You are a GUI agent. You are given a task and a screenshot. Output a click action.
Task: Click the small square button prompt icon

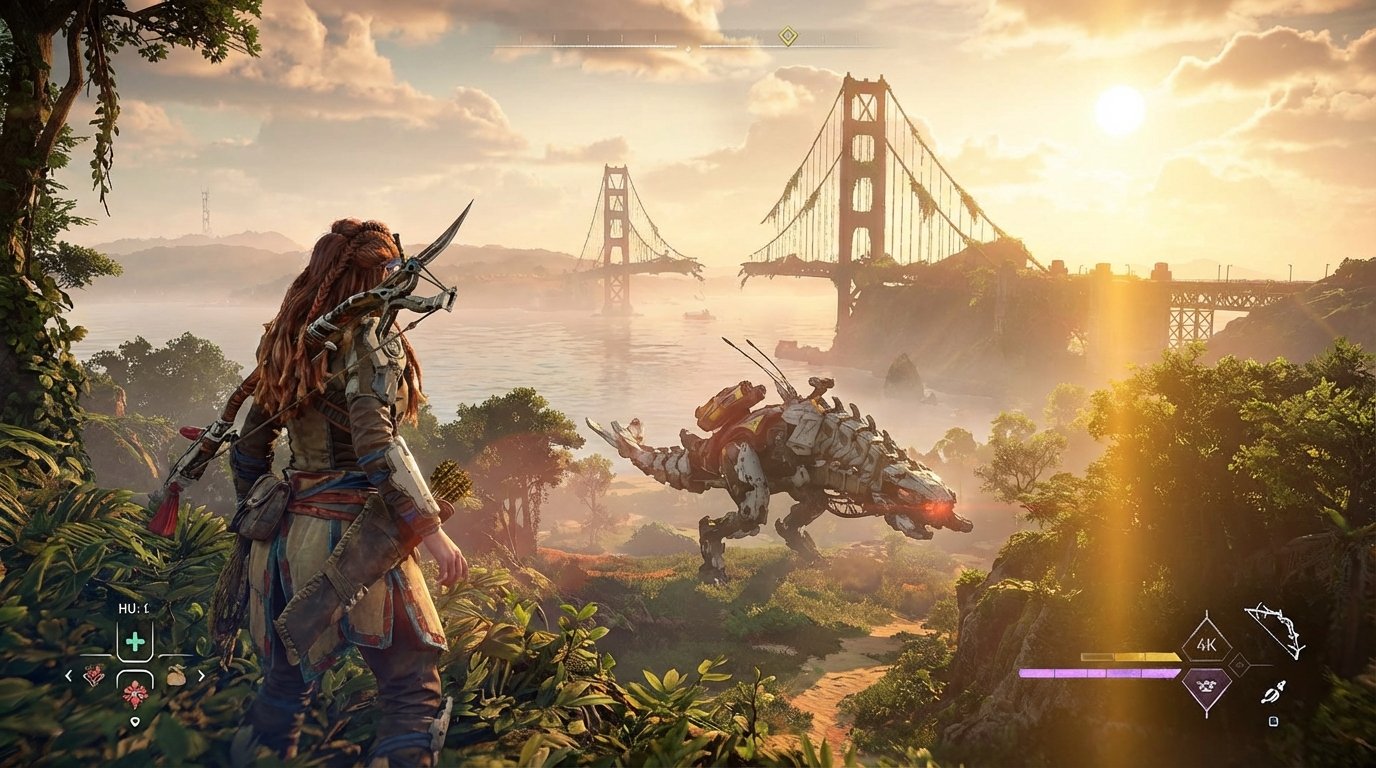(1274, 720)
